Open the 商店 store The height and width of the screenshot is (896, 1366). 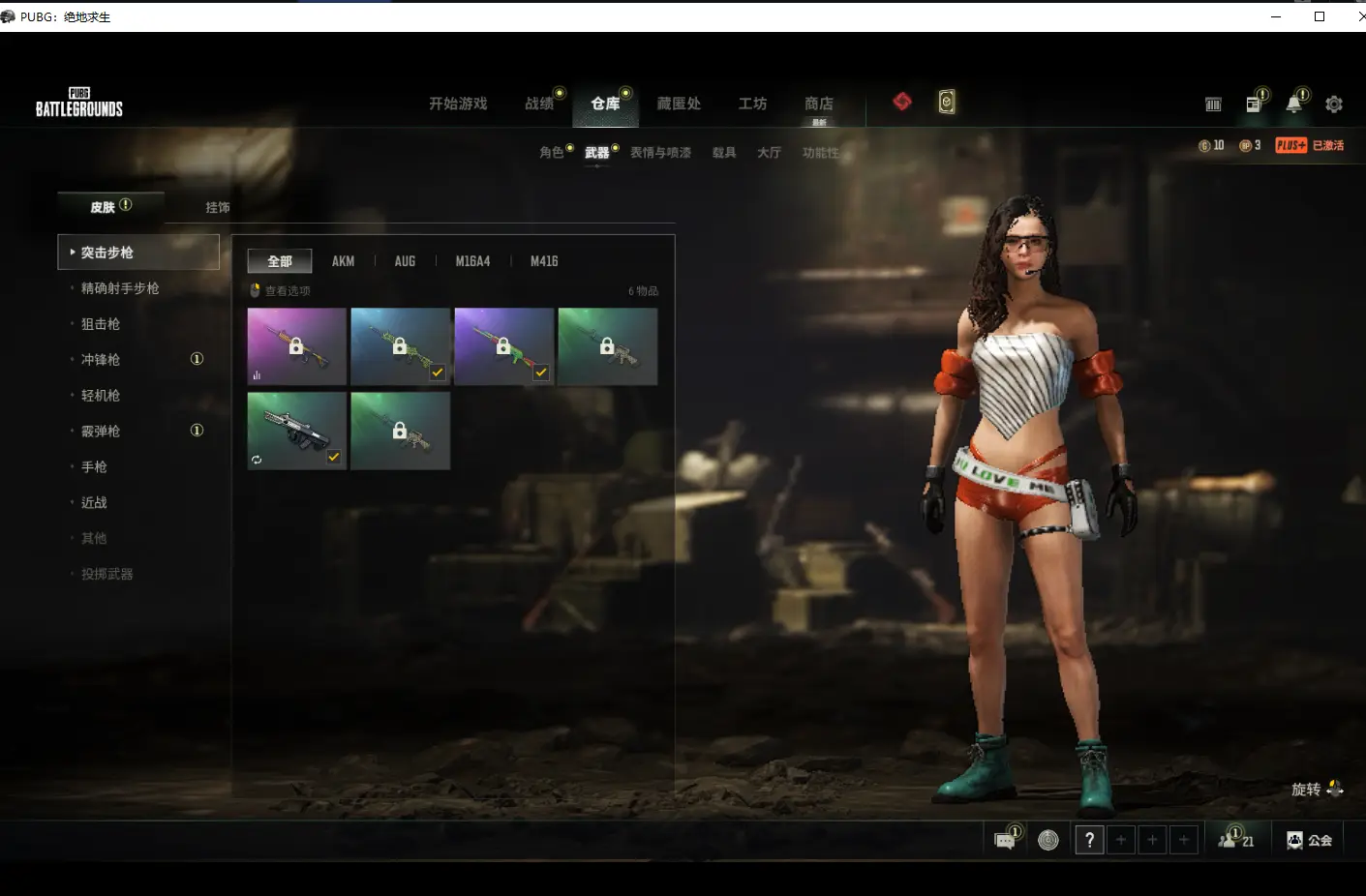pos(819,104)
